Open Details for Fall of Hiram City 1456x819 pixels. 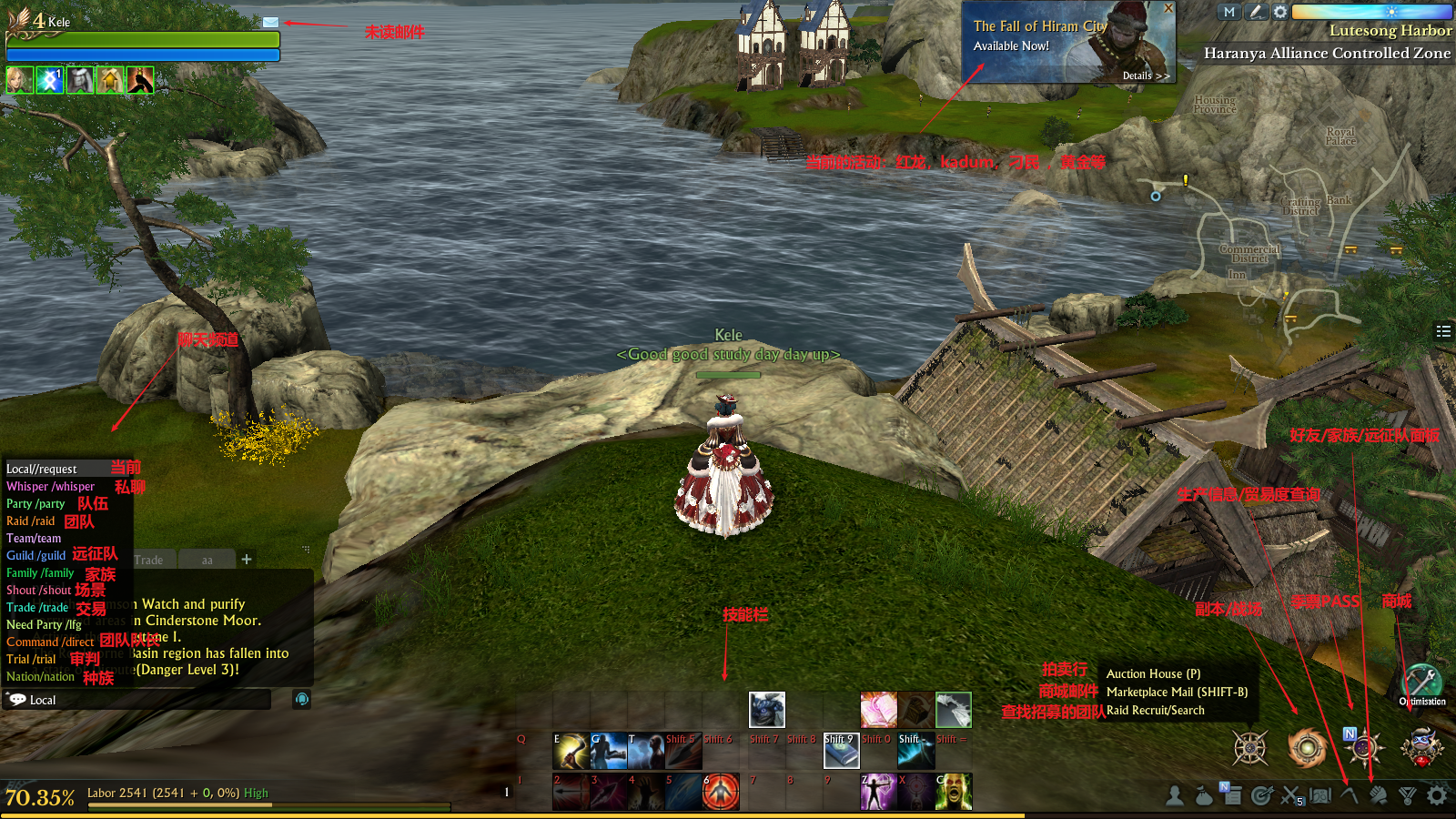(1145, 76)
